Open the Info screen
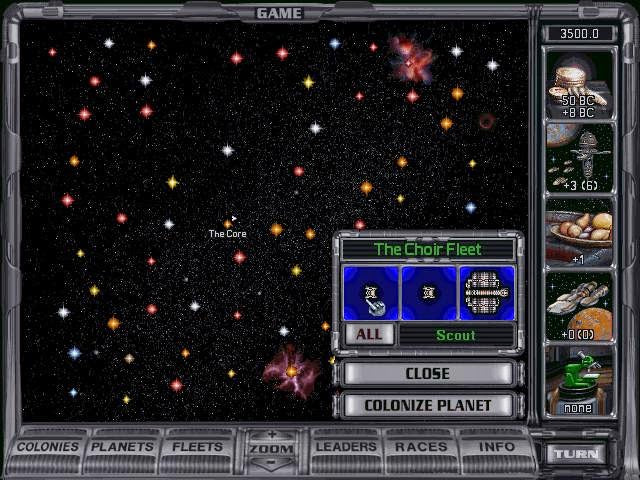 tap(496, 447)
